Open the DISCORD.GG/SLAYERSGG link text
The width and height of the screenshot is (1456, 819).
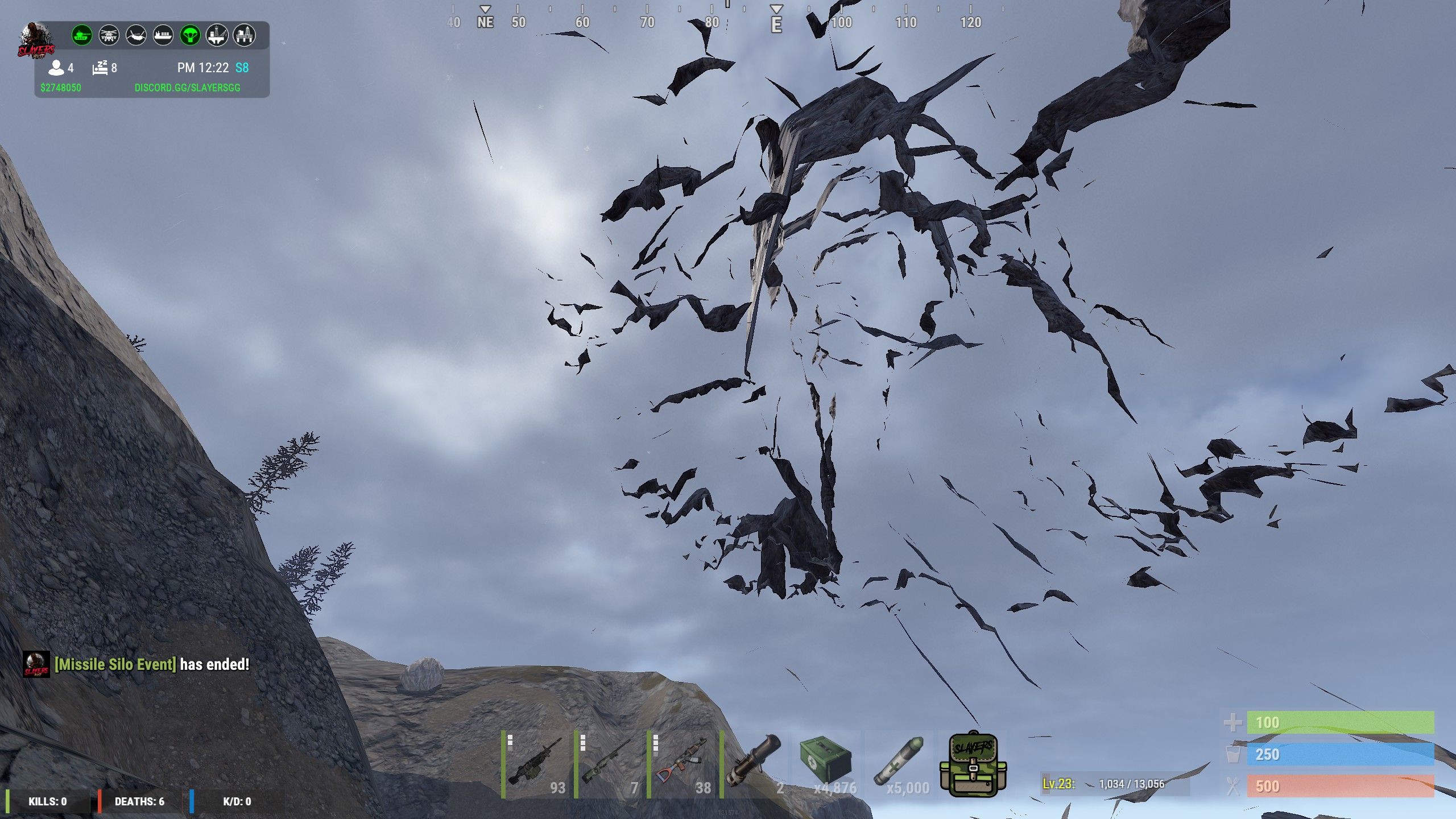click(x=187, y=88)
